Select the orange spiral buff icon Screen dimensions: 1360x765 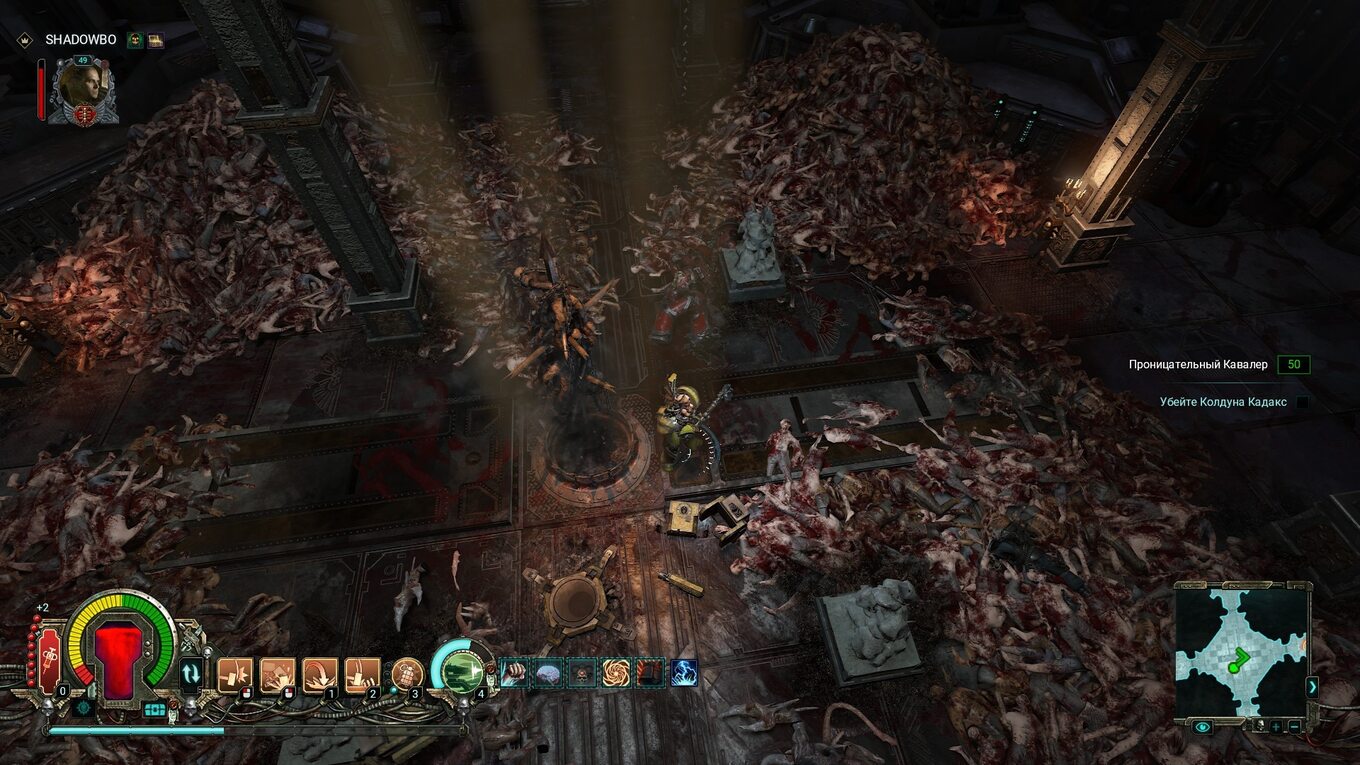(x=615, y=673)
